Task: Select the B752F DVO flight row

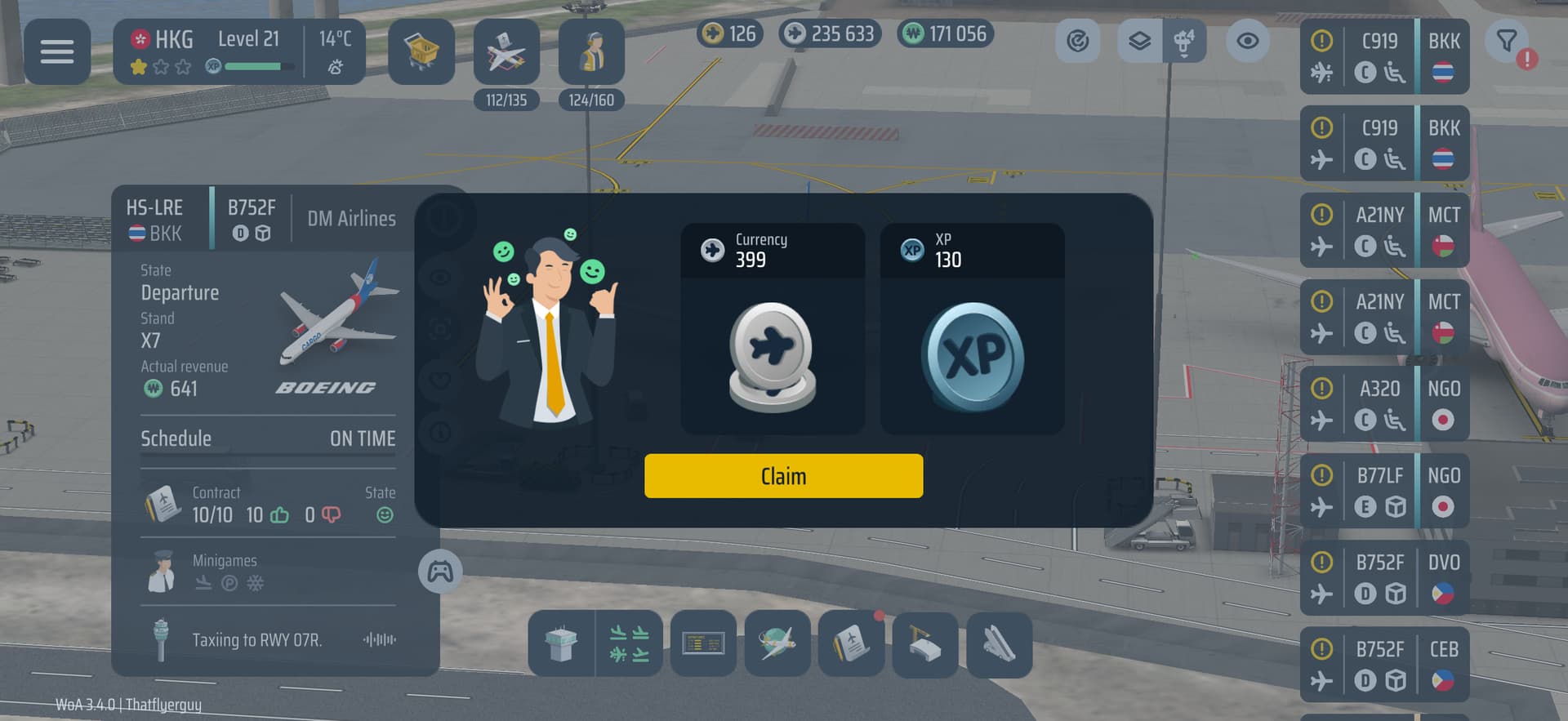Action: [1383, 578]
